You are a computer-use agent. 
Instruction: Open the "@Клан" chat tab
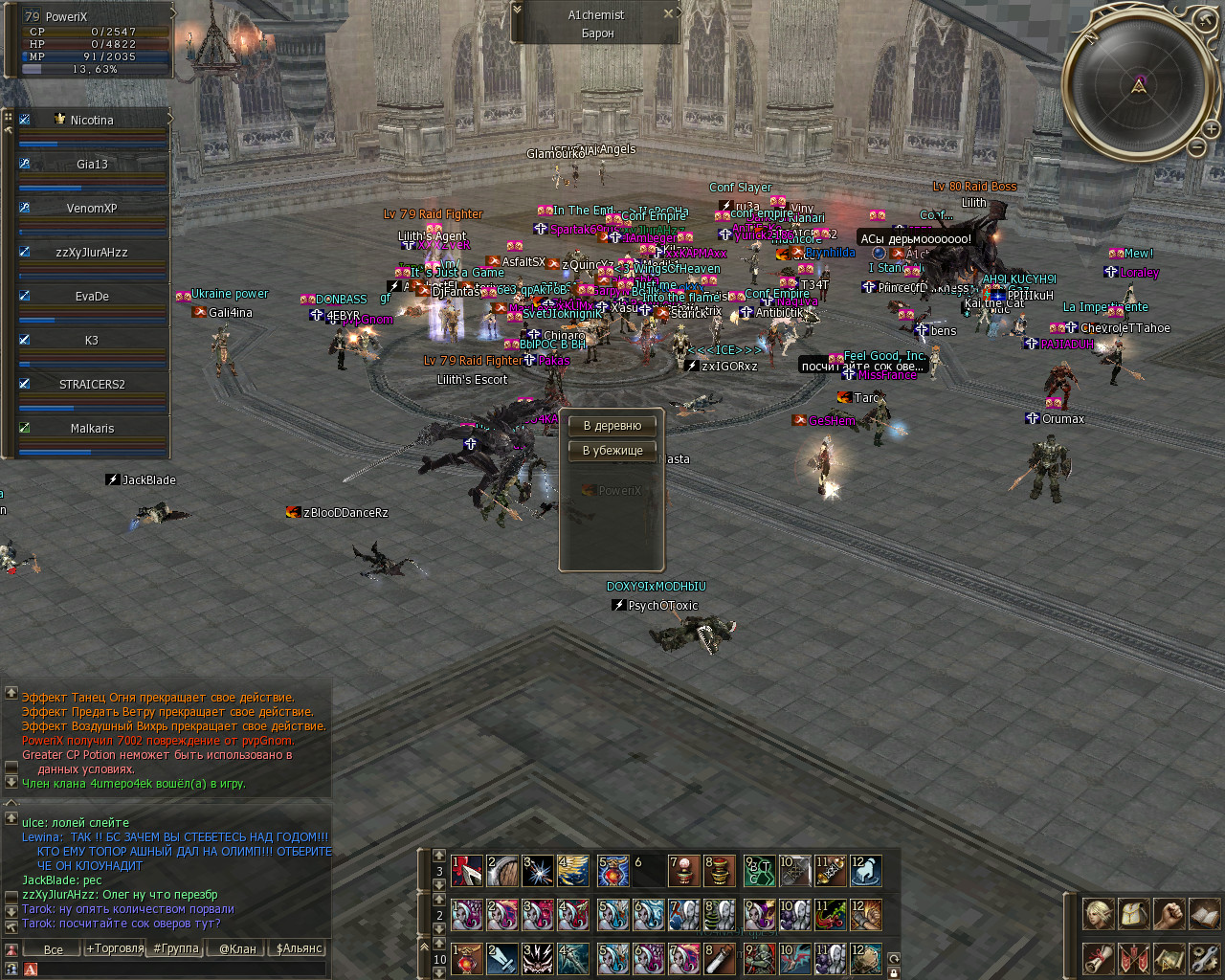[x=237, y=949]
